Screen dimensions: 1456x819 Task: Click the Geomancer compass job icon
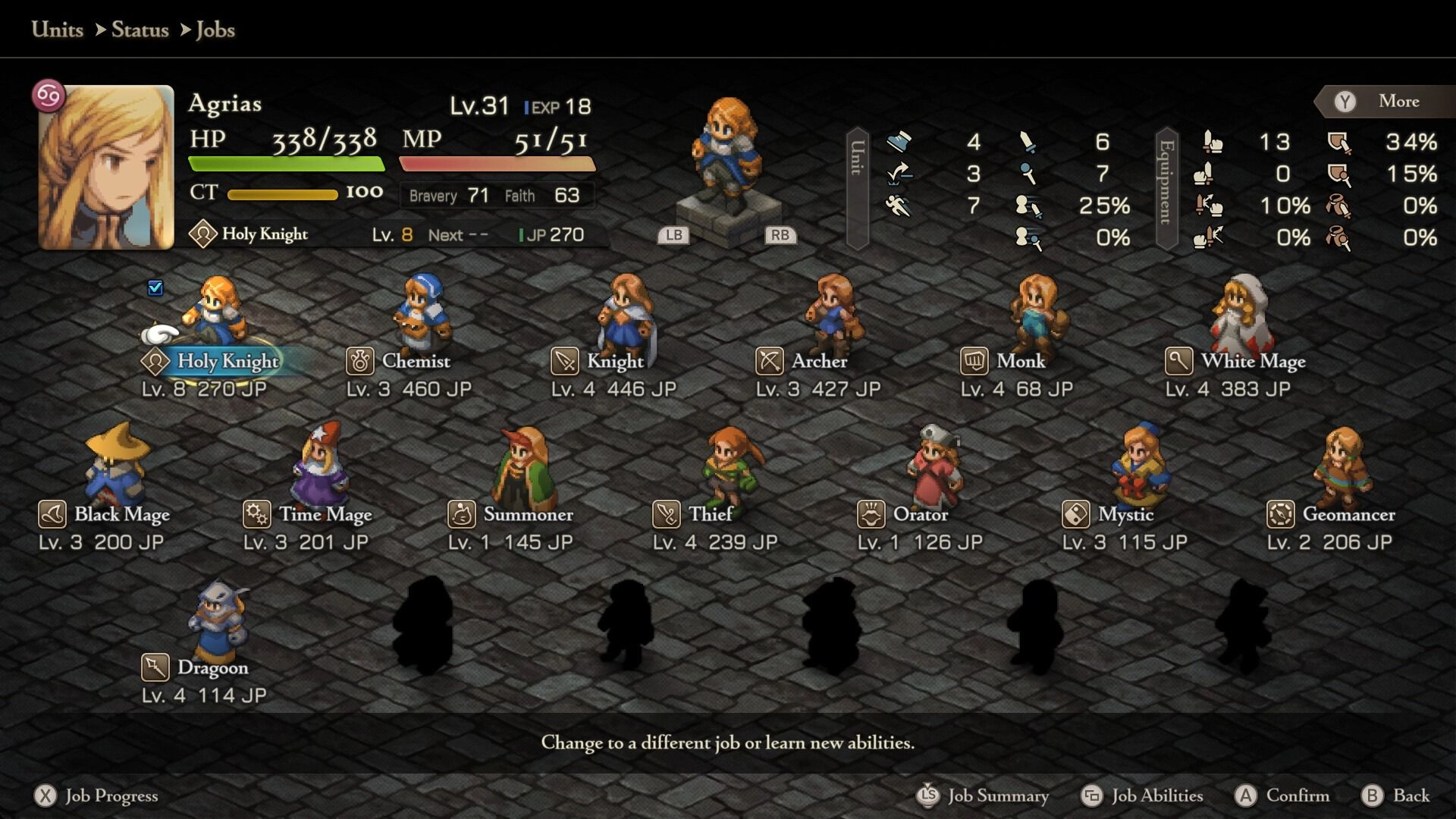click(1280, 515)
